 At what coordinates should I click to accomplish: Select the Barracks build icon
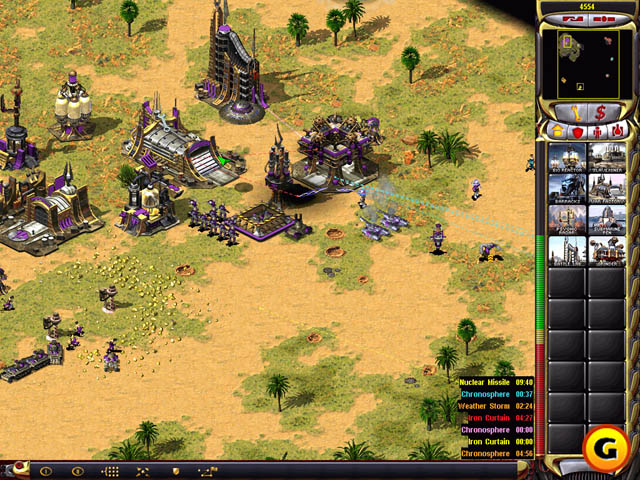[566, 188]
